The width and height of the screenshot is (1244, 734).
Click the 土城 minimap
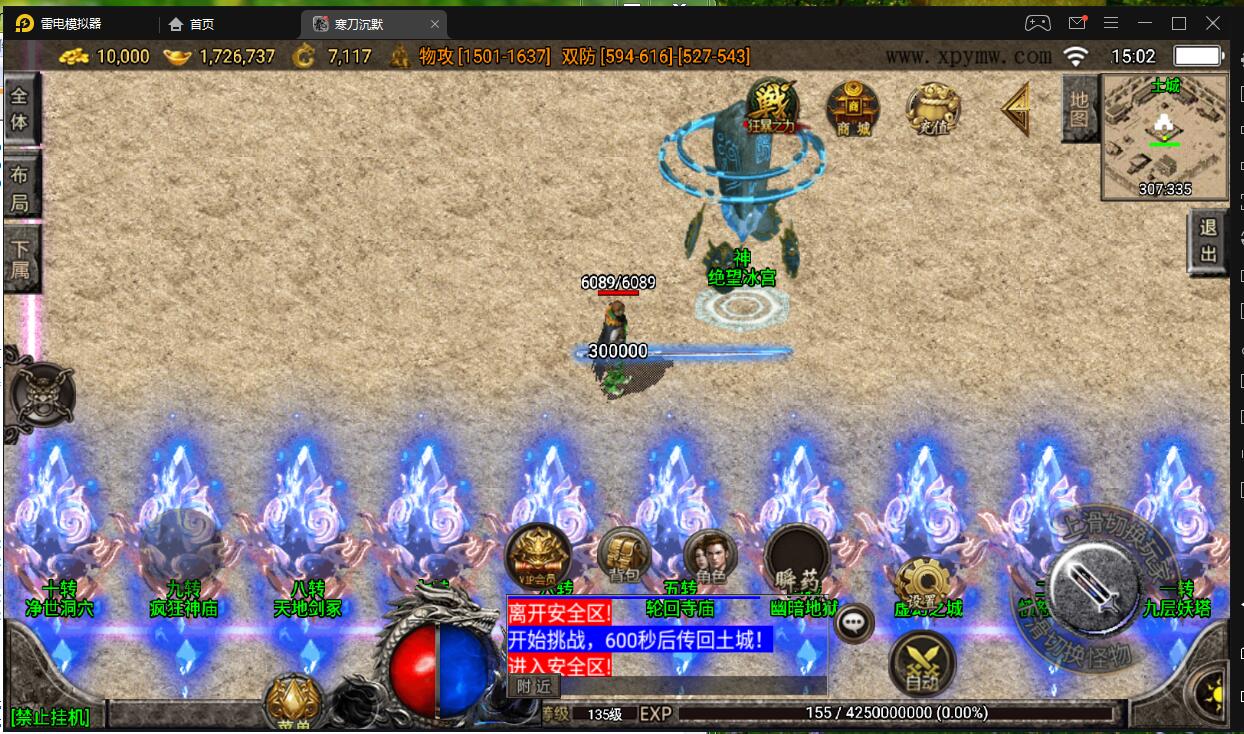pyautogui.click(x=1165, y=137)
